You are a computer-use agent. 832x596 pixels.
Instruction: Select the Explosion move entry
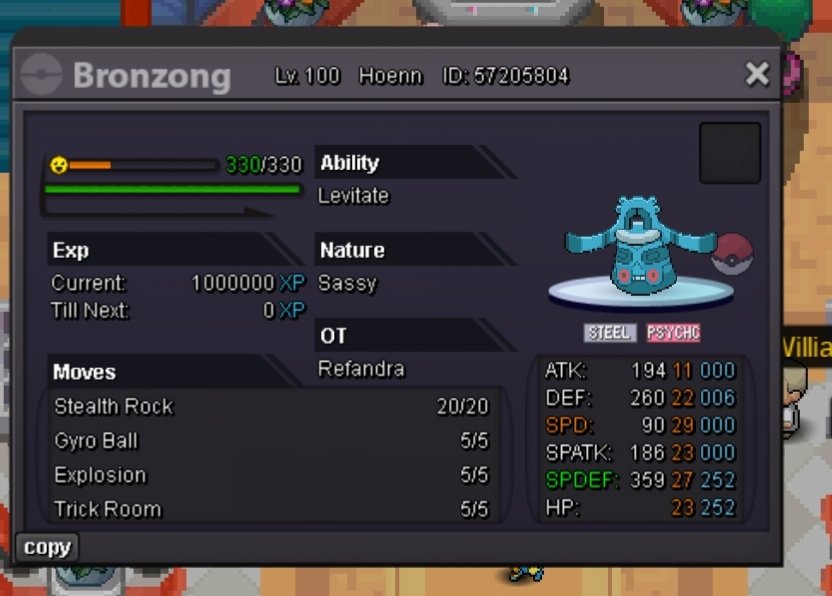271,475
